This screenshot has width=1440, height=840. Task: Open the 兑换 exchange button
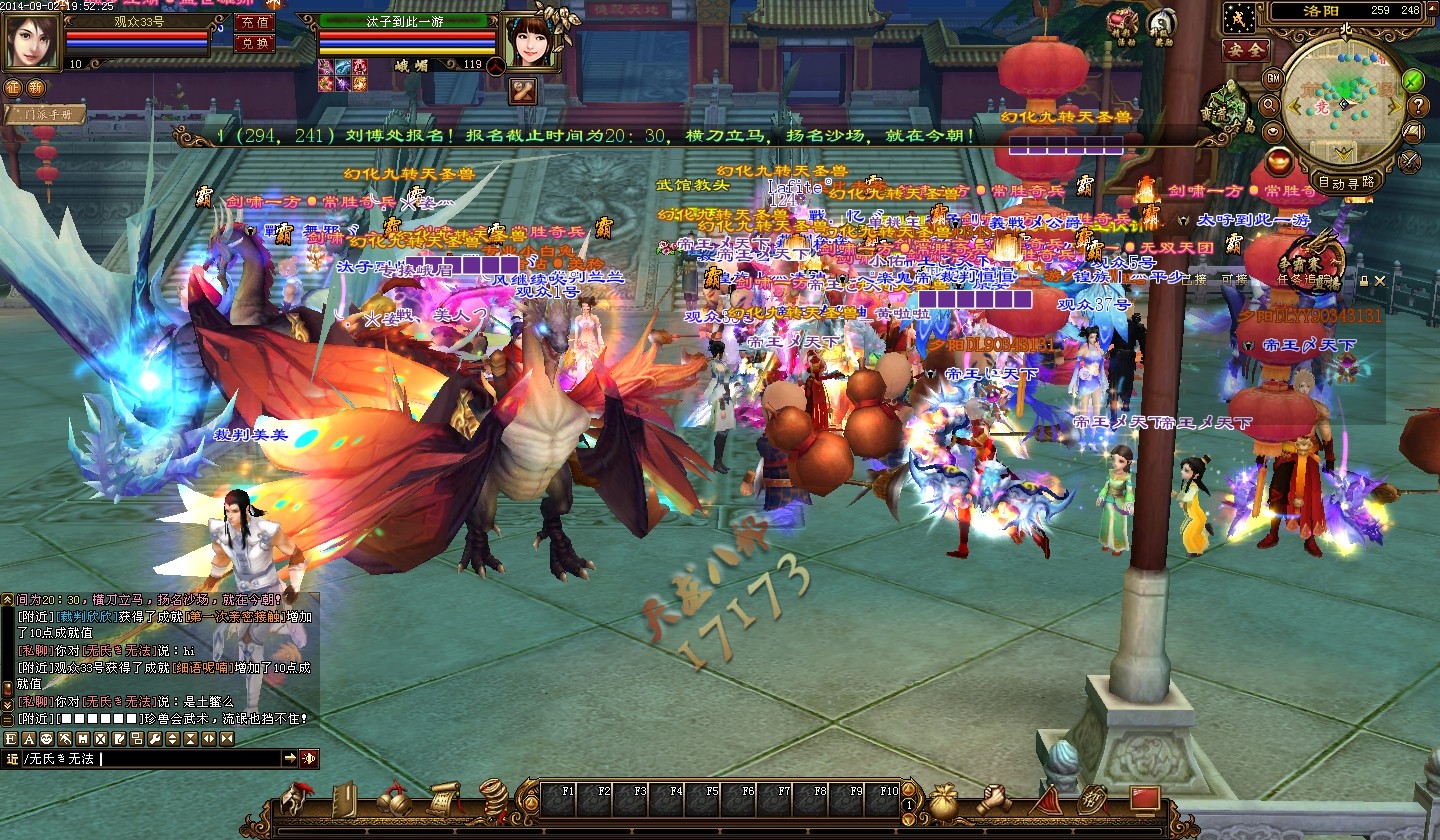click(x=254, y=43)
